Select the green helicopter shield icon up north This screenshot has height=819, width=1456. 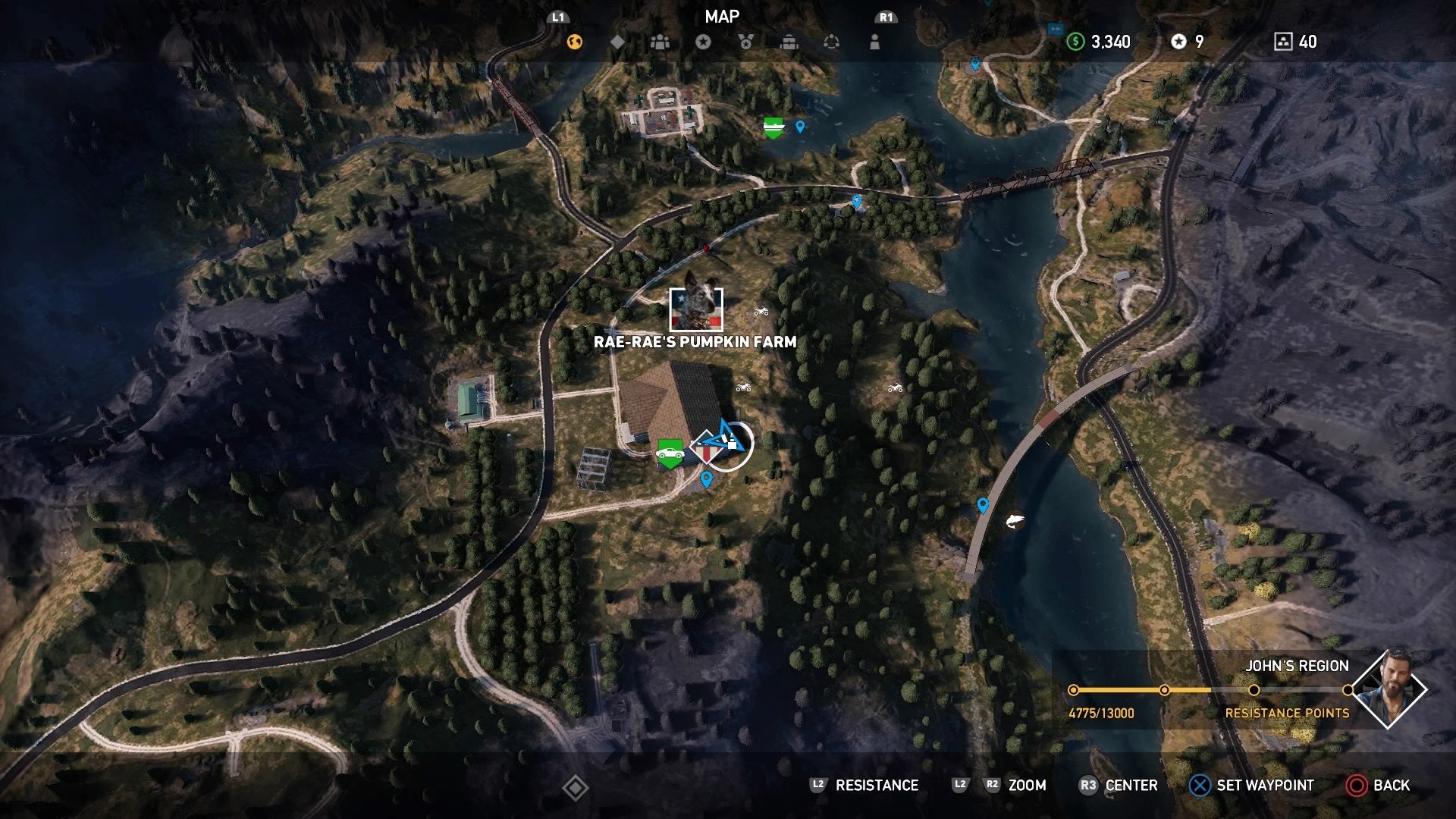772,126
